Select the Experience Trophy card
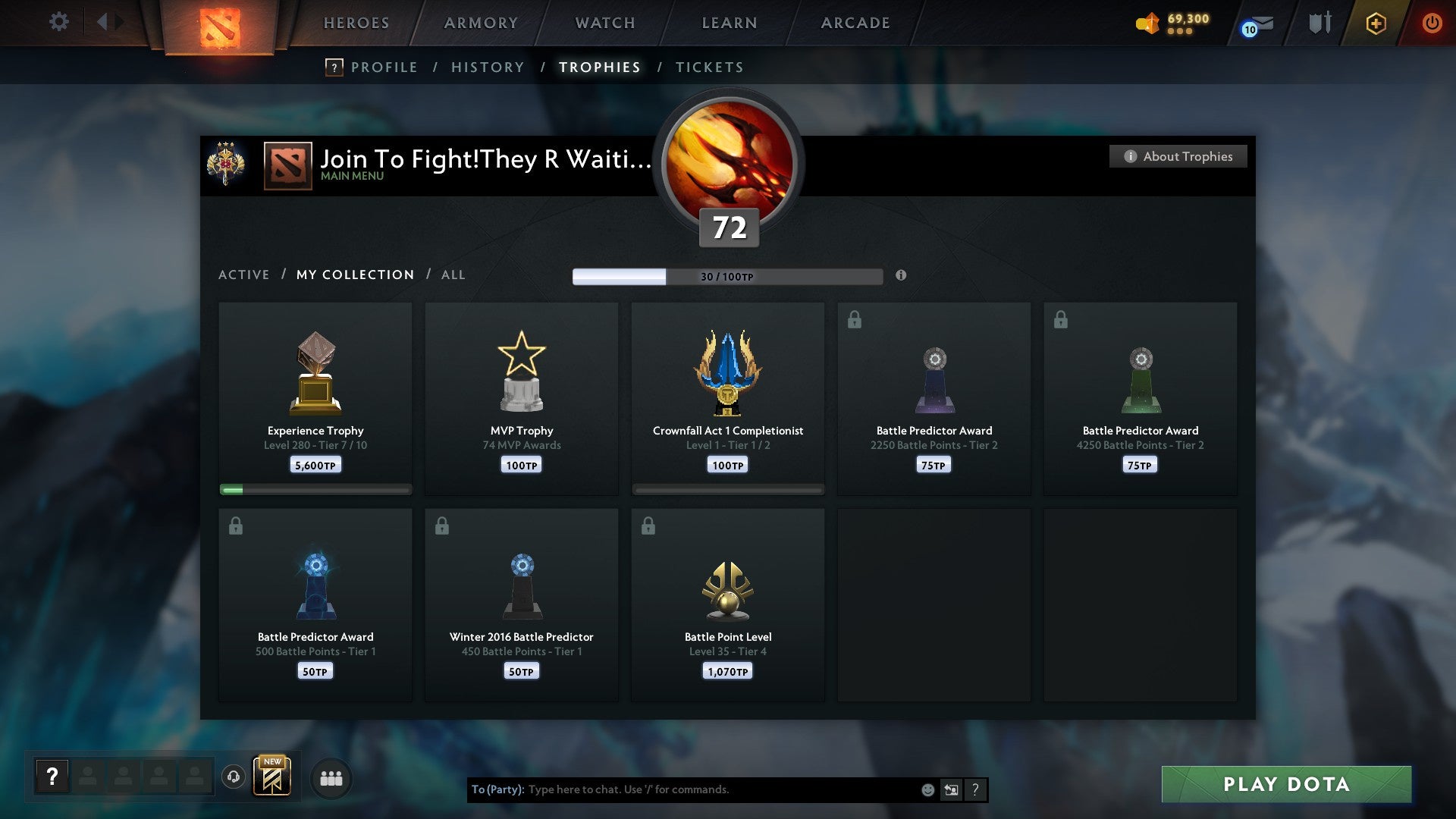 point(315,394)
